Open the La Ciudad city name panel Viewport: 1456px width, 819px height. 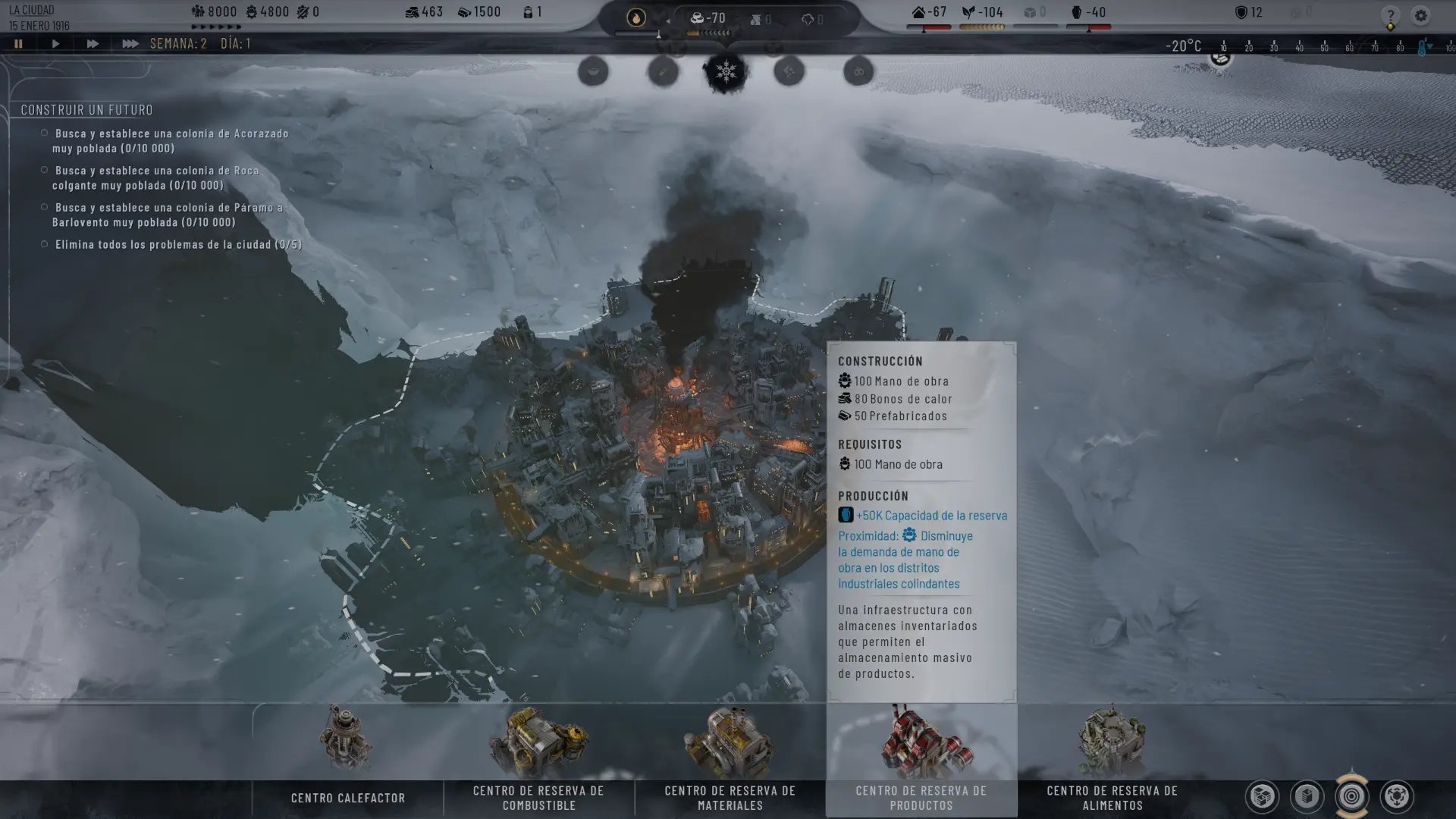click(32, 11)
